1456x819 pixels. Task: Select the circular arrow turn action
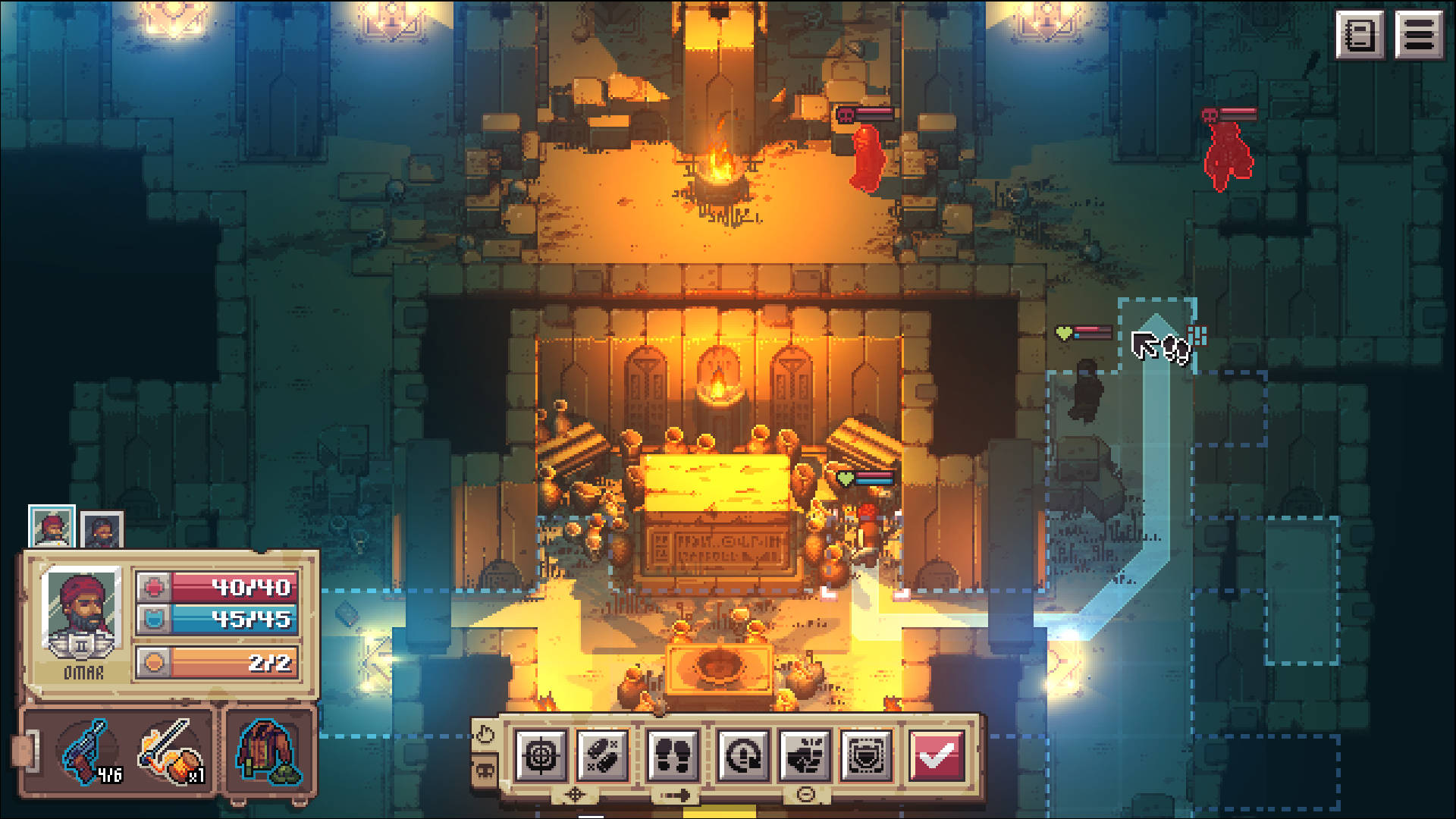743,755
